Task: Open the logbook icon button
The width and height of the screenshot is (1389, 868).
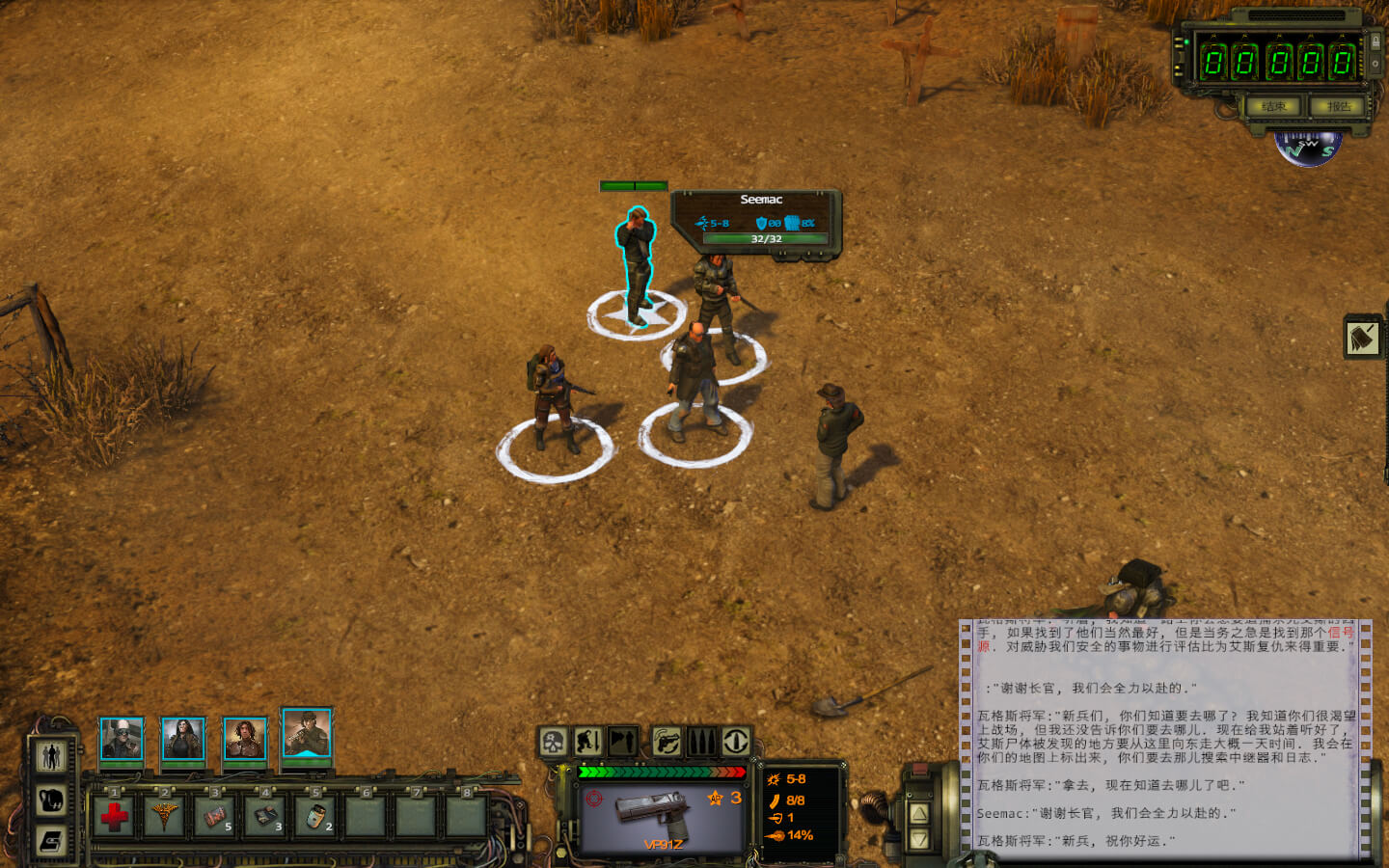Action: [x=51, y=841]
